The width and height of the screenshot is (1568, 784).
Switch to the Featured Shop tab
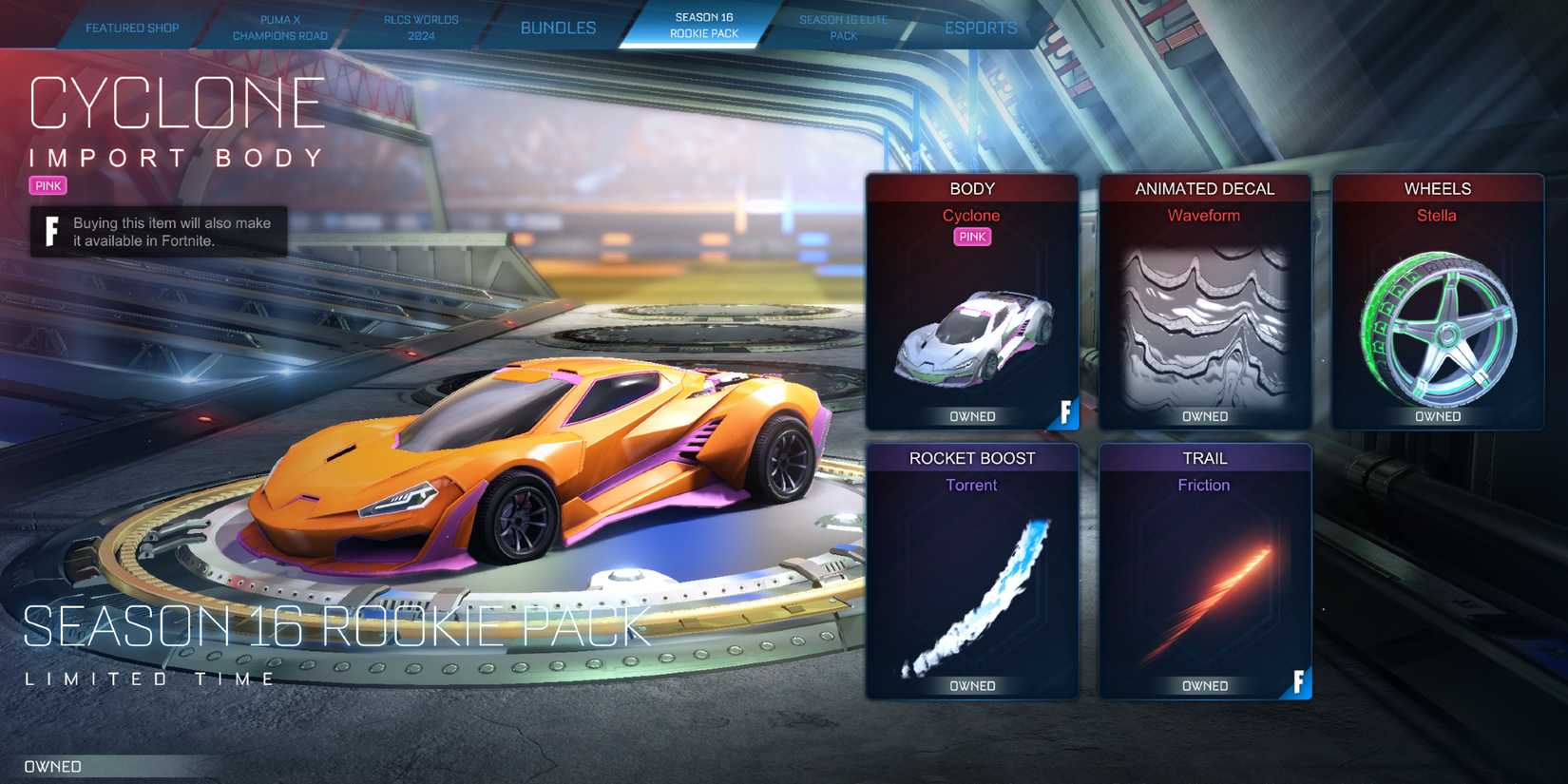[x=131, y=28]
